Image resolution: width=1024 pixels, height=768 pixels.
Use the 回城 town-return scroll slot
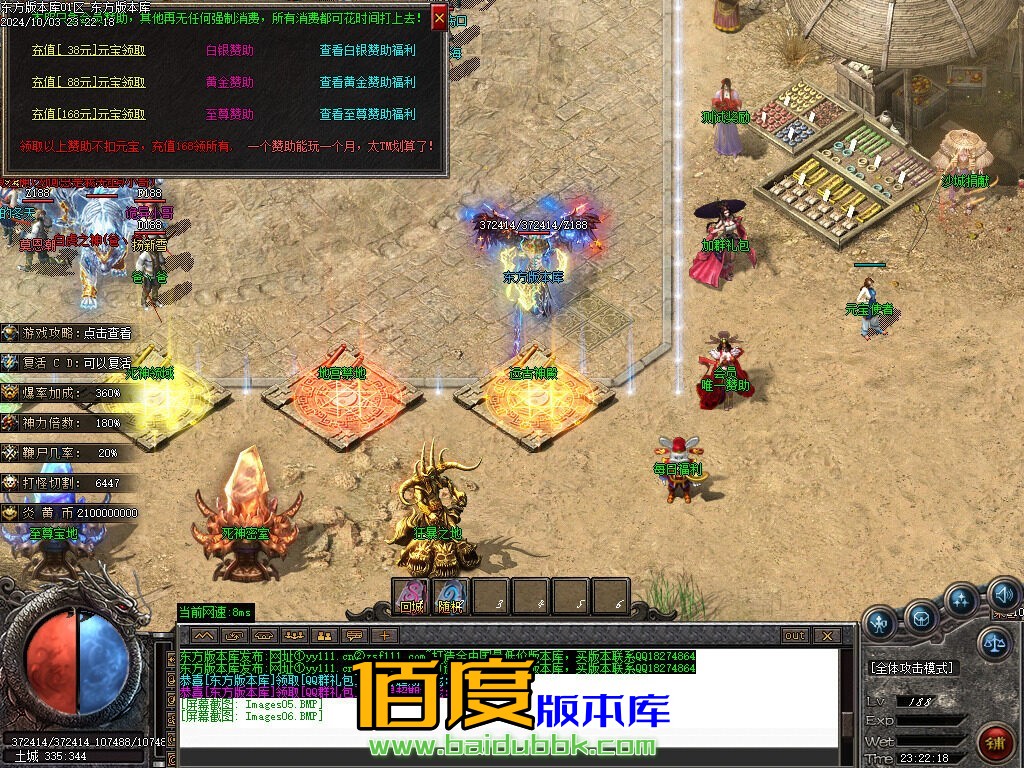[x=411, y=597]
